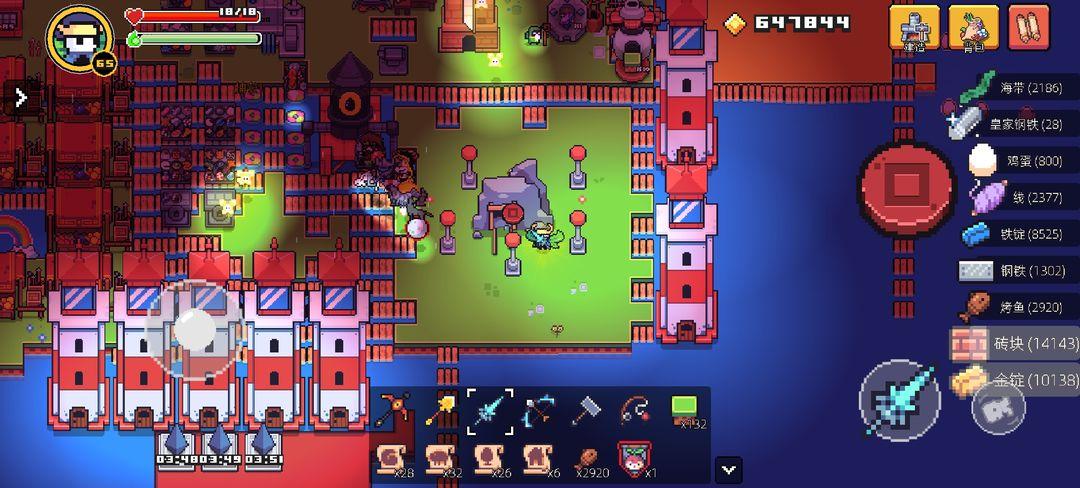
Task: Choose the fishing rod slot
Action: point(635,410)
